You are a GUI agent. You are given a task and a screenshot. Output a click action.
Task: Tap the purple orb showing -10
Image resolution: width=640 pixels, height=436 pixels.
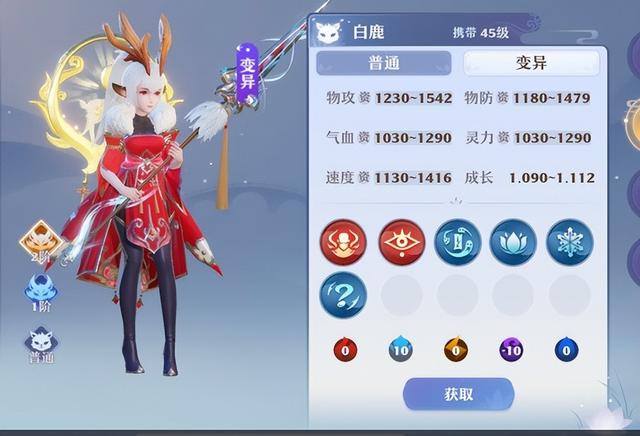(513, 350)
